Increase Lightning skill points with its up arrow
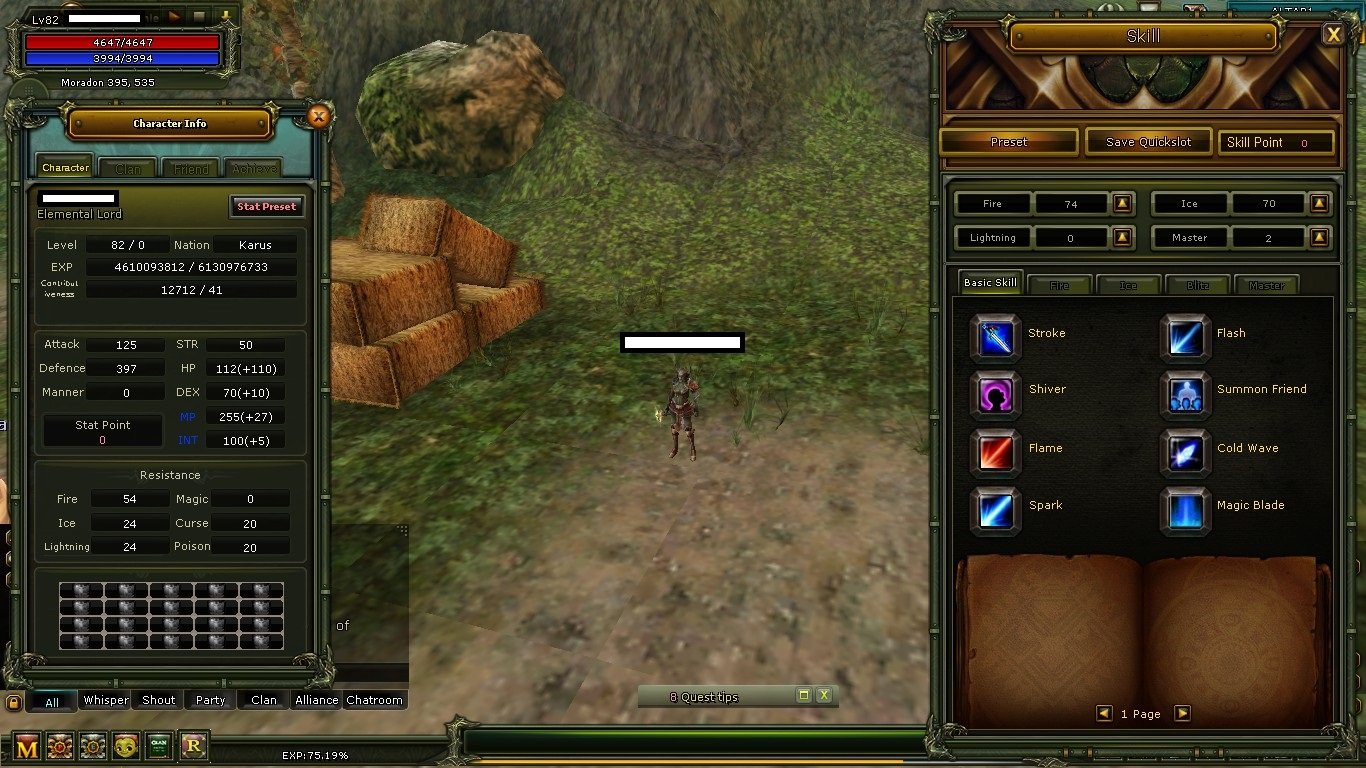 click(1123, 237)
